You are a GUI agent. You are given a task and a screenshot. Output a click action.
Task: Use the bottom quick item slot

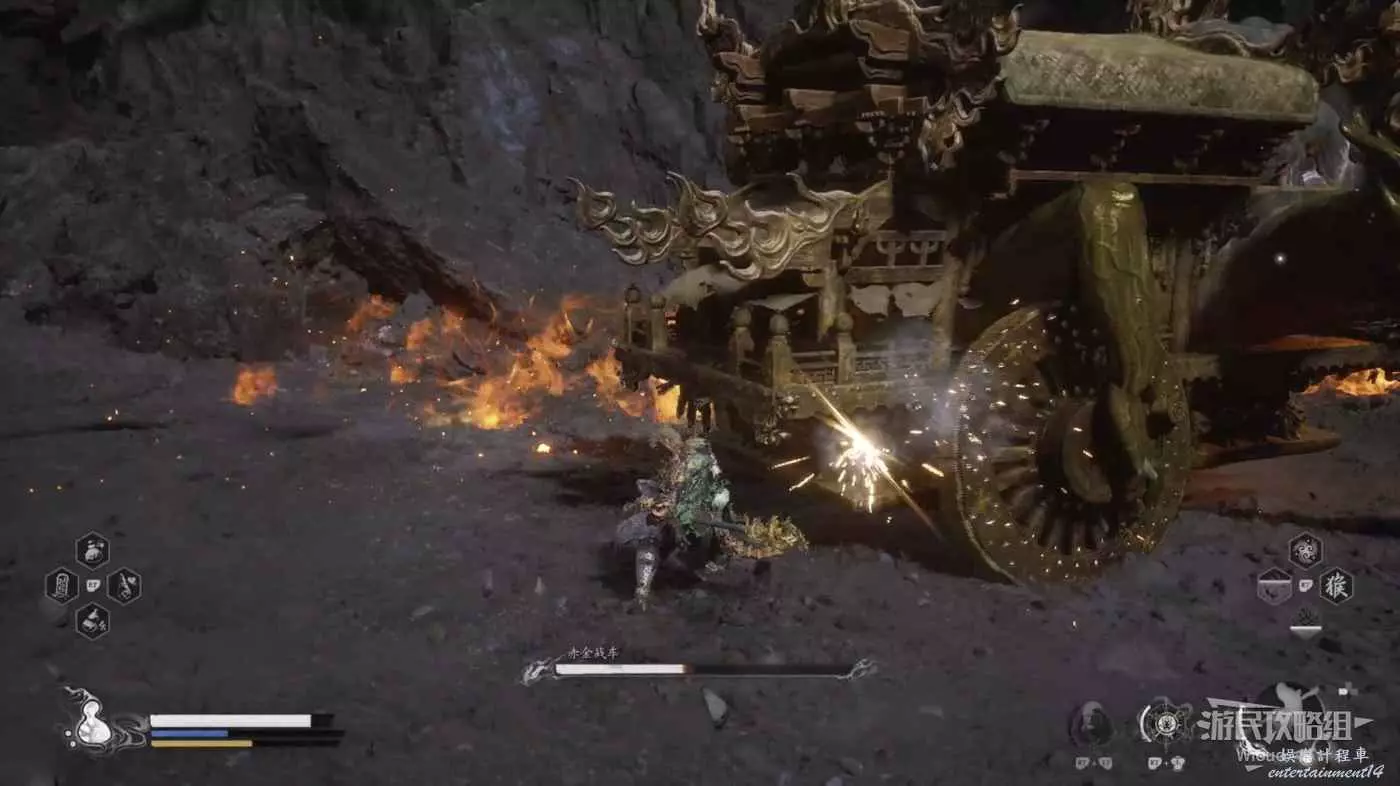pos(93,621)
